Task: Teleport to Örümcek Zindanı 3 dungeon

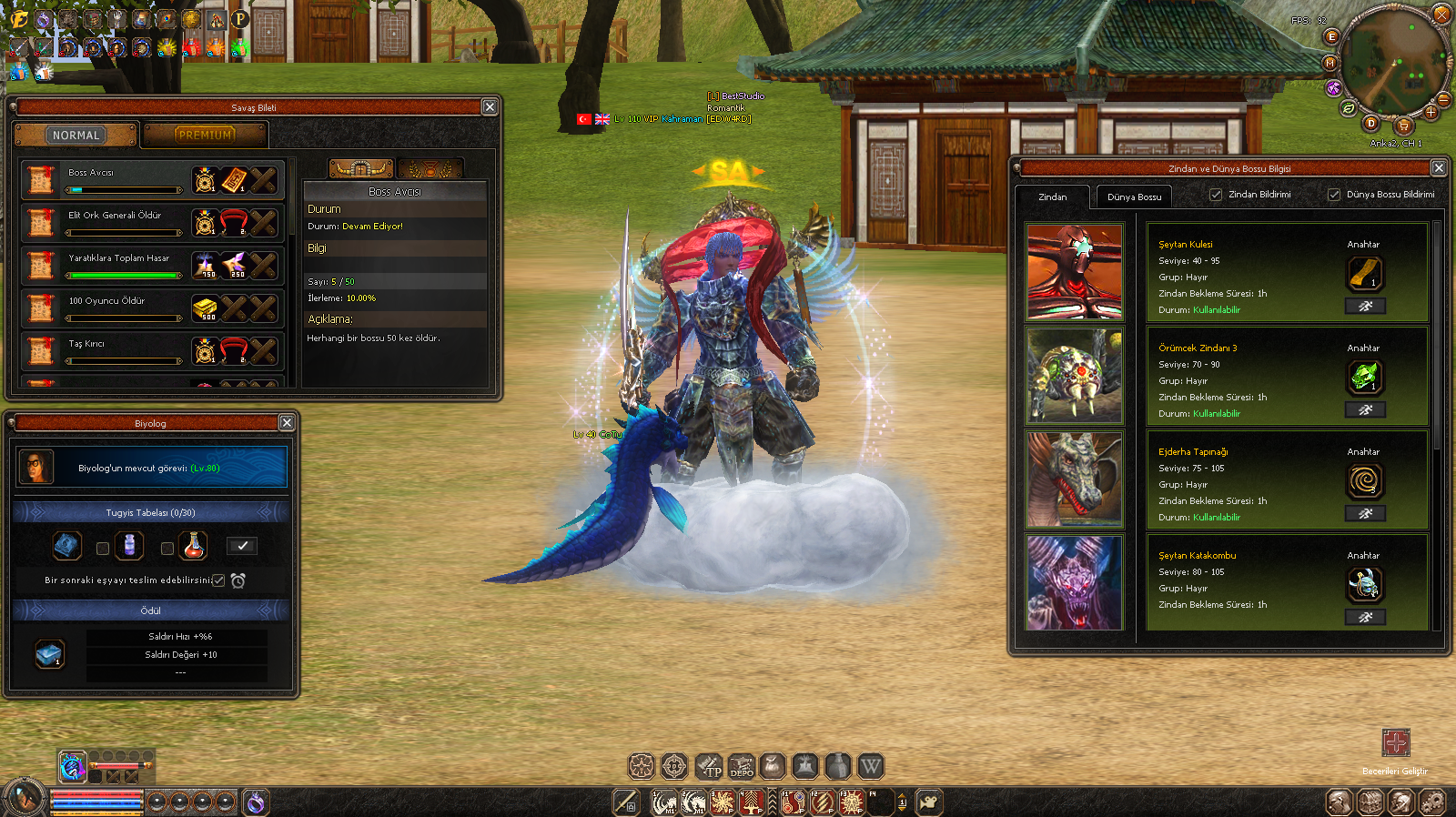Action: point(1365,410)
